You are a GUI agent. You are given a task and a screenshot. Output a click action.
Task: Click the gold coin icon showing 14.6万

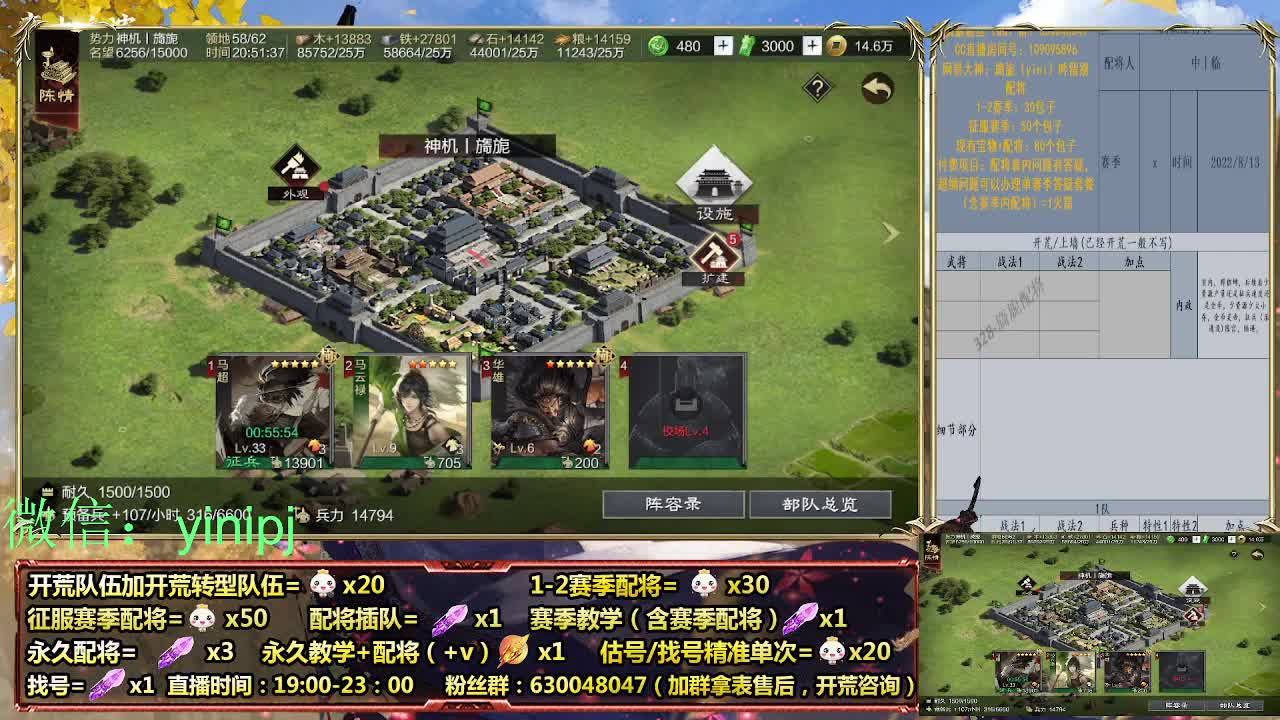[x=837, y=45]
